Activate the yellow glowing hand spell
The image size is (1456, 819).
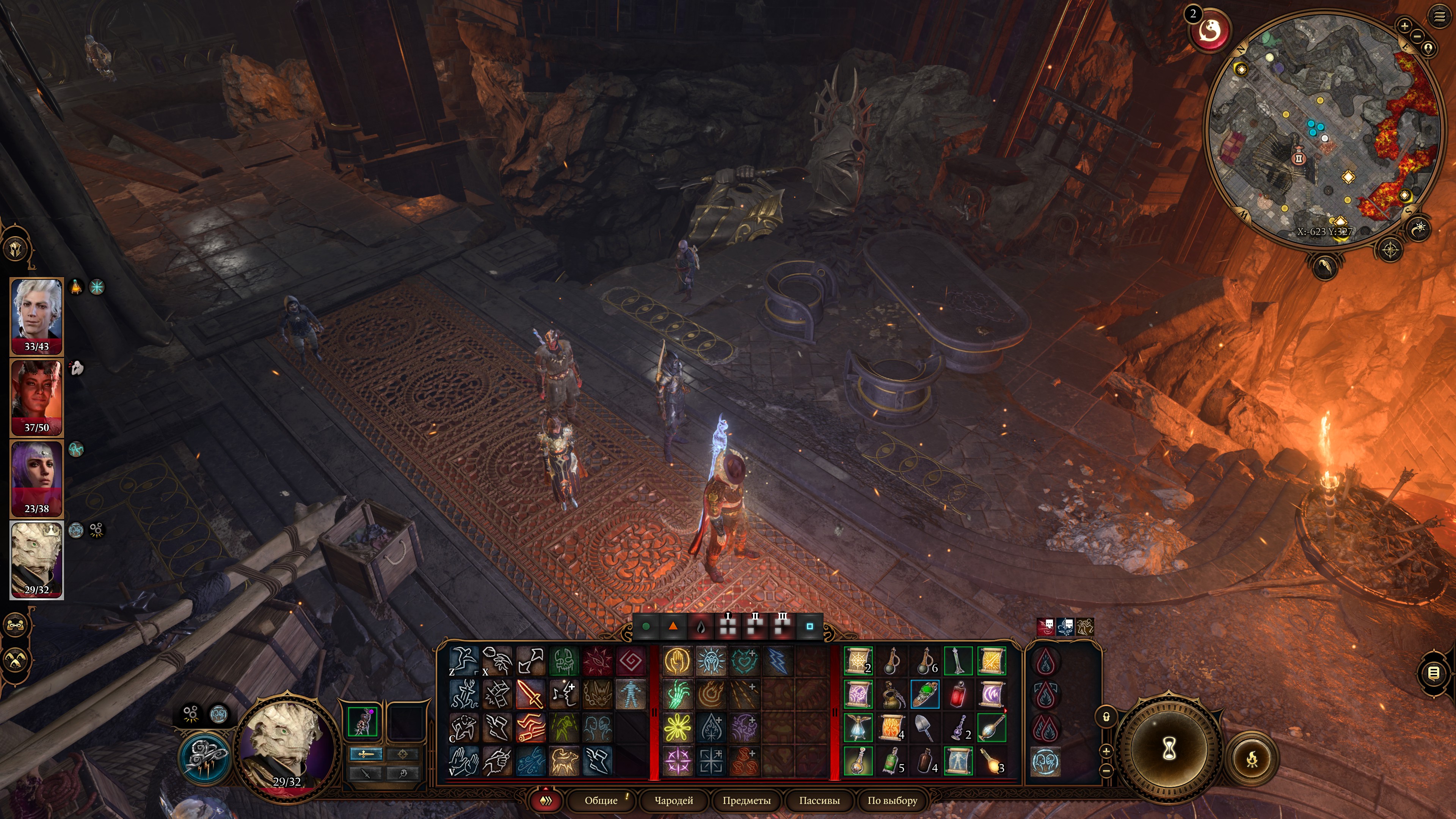677,661
